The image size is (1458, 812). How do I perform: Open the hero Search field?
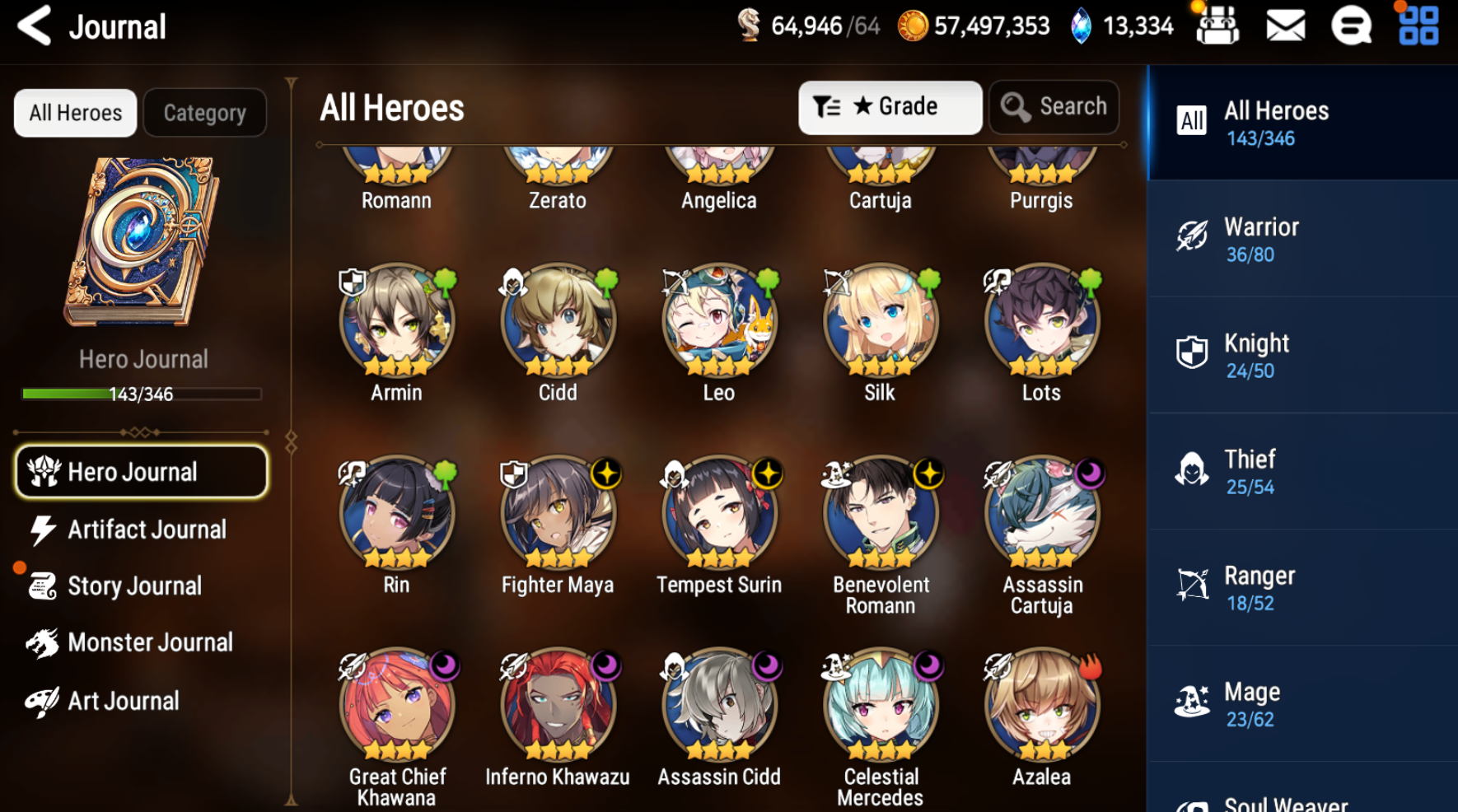[x=1054, y=107]
